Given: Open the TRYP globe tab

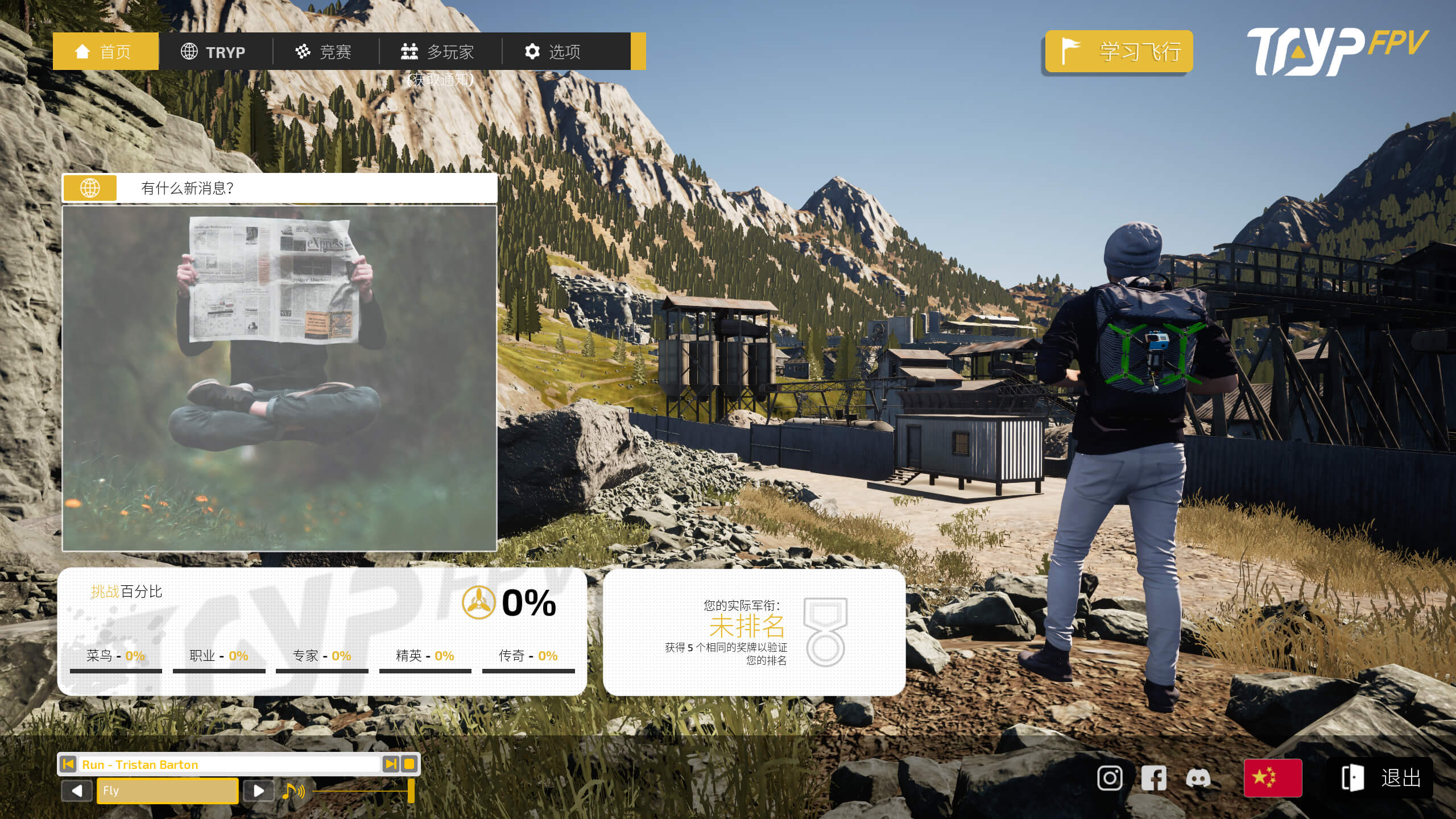Looking at the screenshot, I should tap(214, 52).
